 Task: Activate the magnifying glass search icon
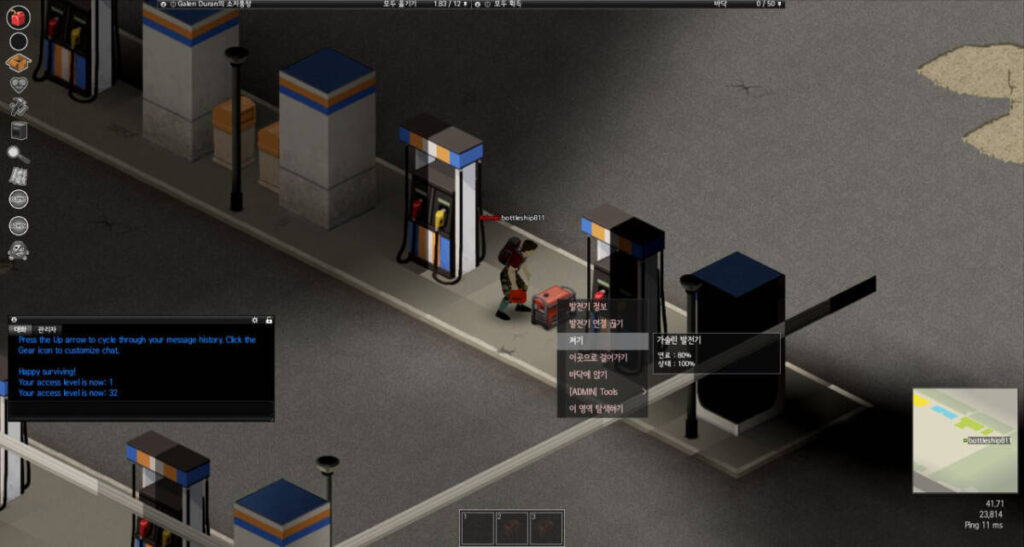coord(18,153)
